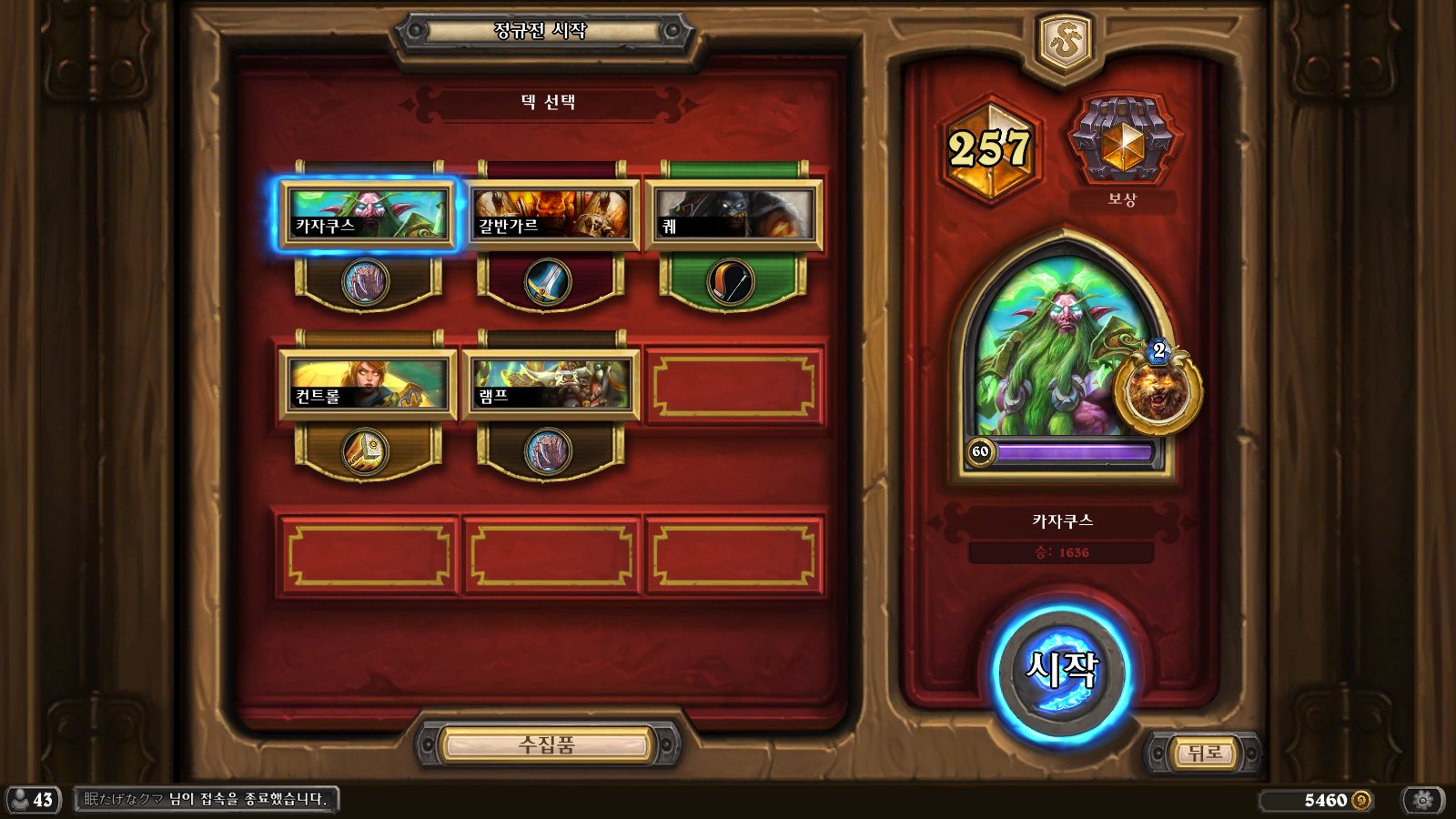Open the 수집품 collection
The height and width of the screenshot is (819, 1456).
click(x=547, y=745)
